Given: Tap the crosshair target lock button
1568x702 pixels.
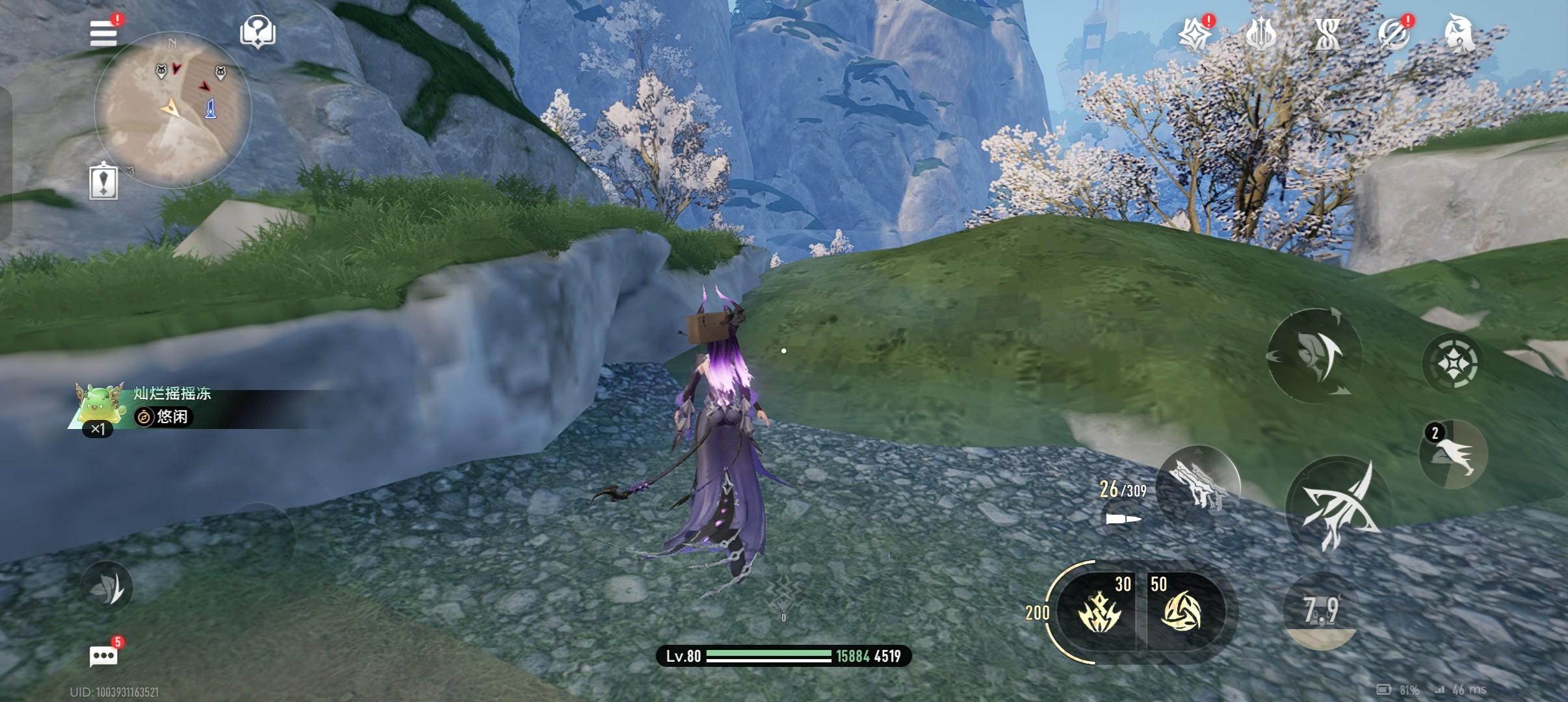Looking at the screenshot, I should 1452,361.
